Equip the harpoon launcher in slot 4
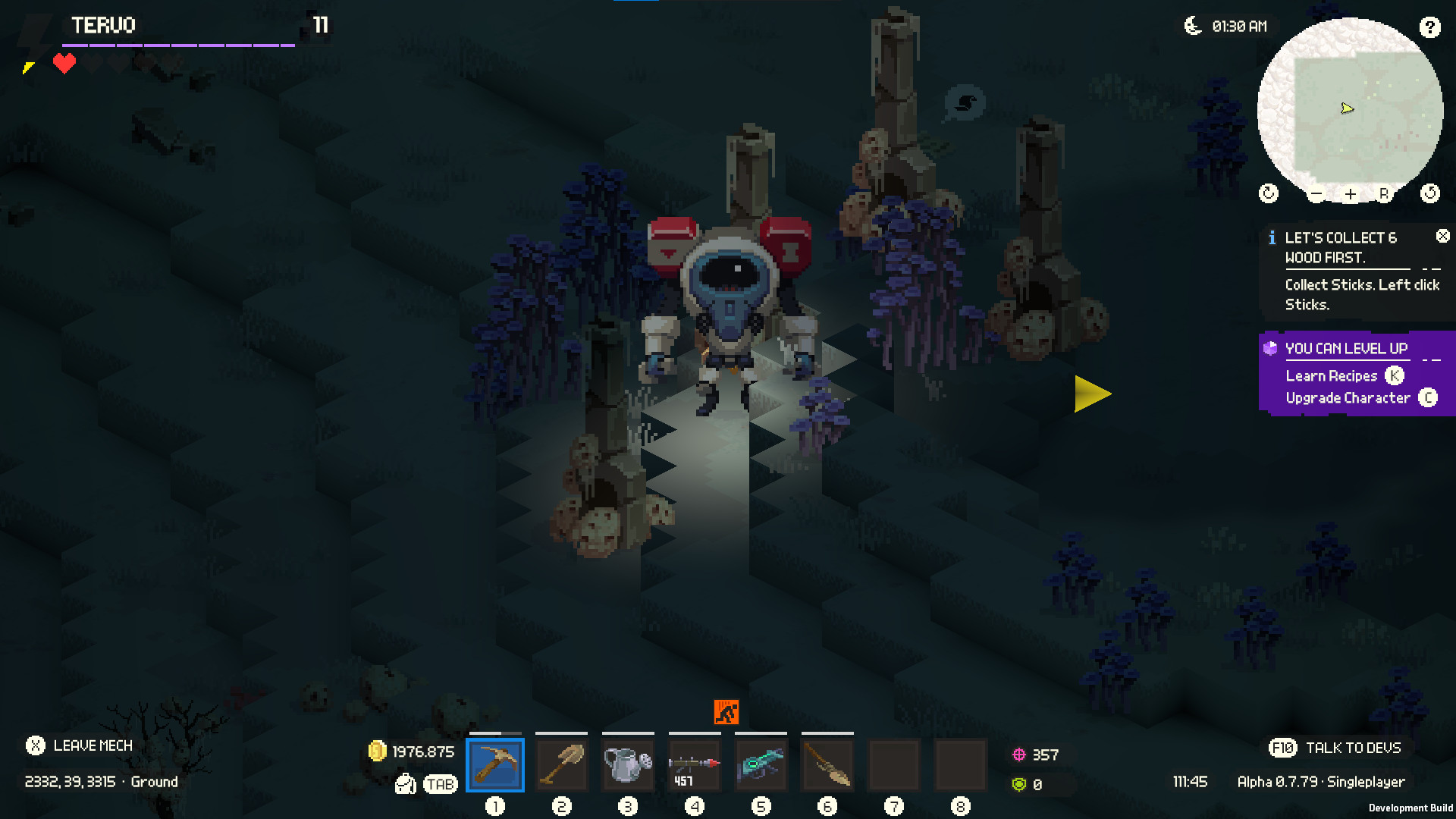 695,764
